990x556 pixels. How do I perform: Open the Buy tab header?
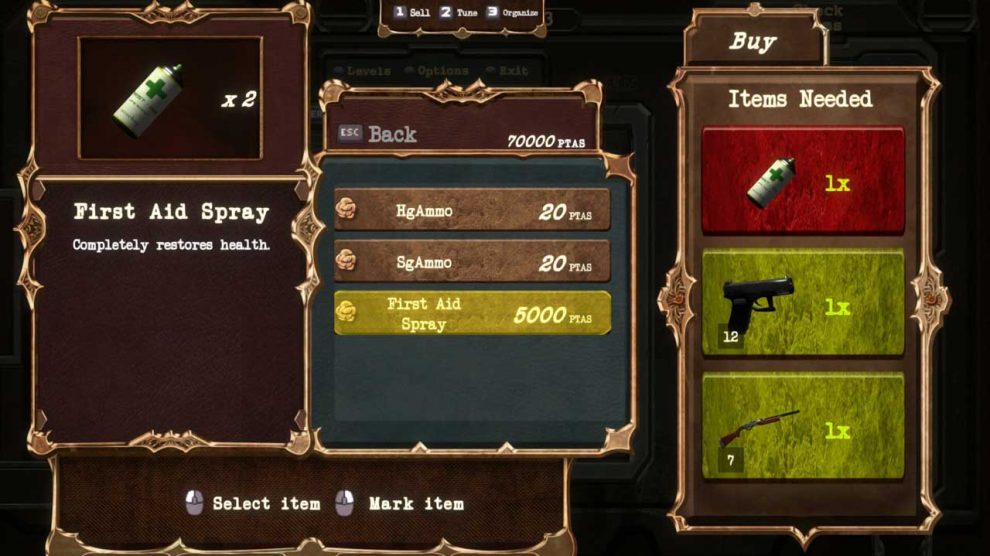pos(753,42)
